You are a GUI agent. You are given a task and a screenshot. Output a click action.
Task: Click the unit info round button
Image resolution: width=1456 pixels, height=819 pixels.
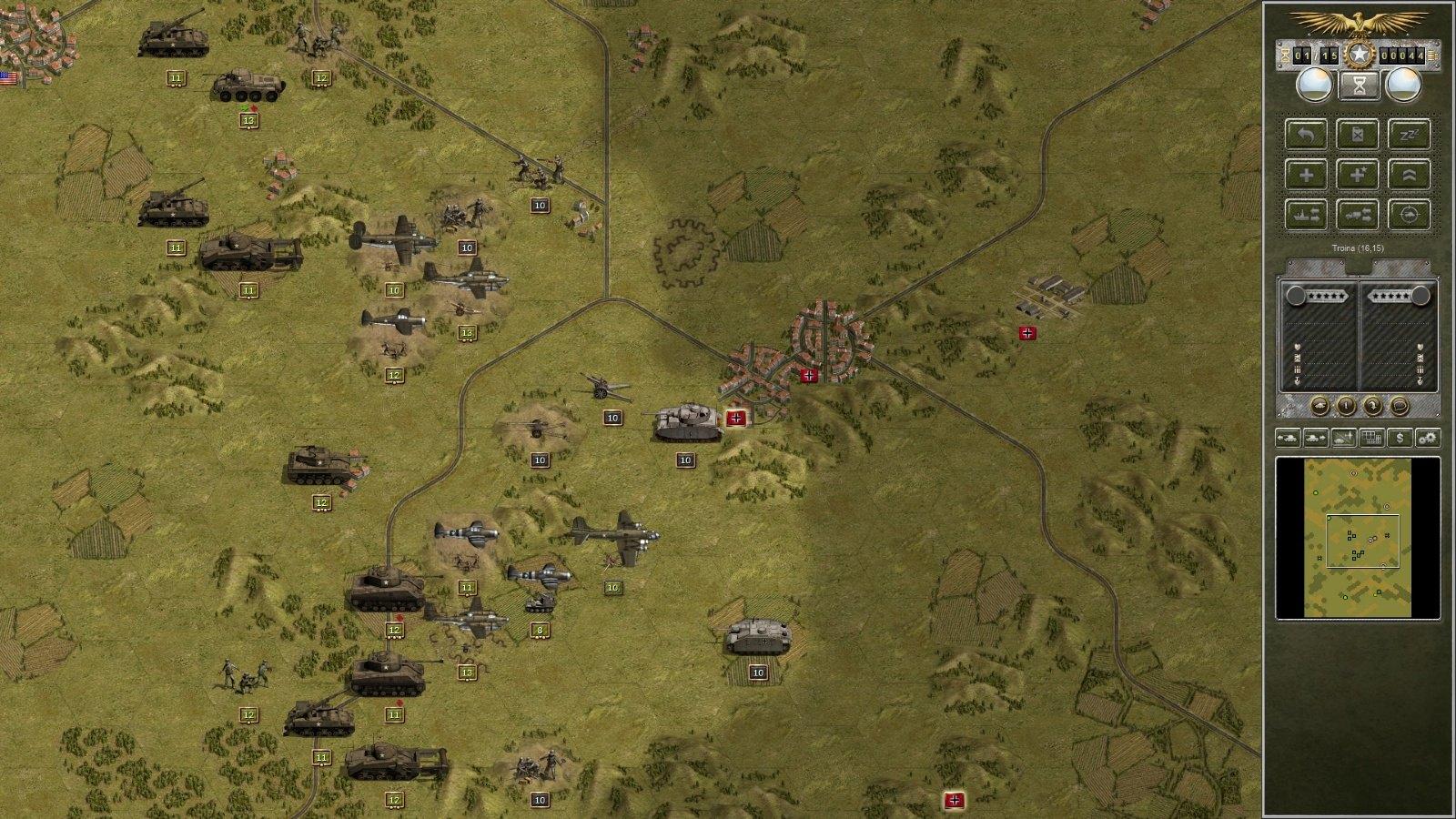click(x=1345, y=405)
